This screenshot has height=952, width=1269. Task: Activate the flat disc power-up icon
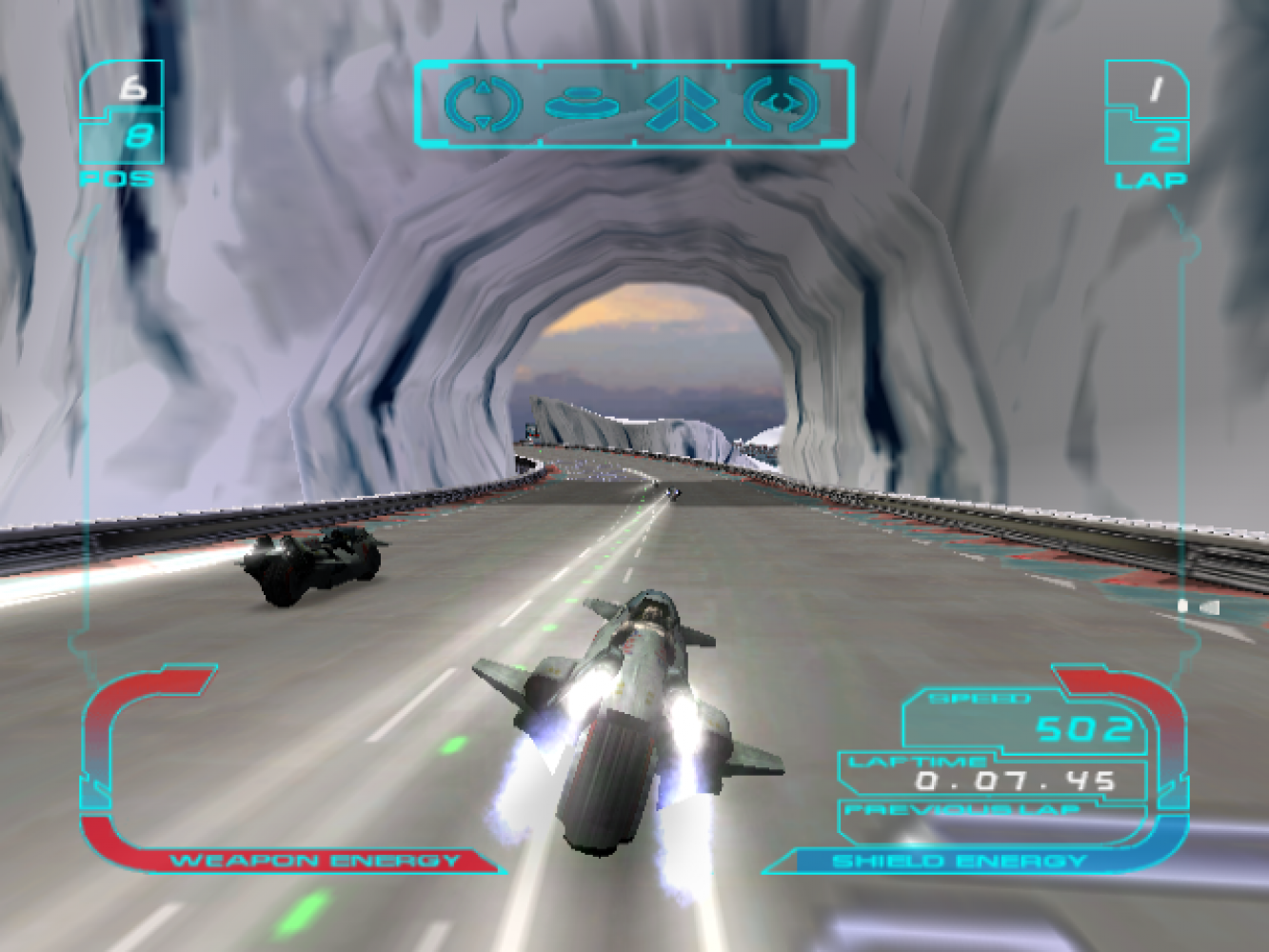tap(582, 103)
